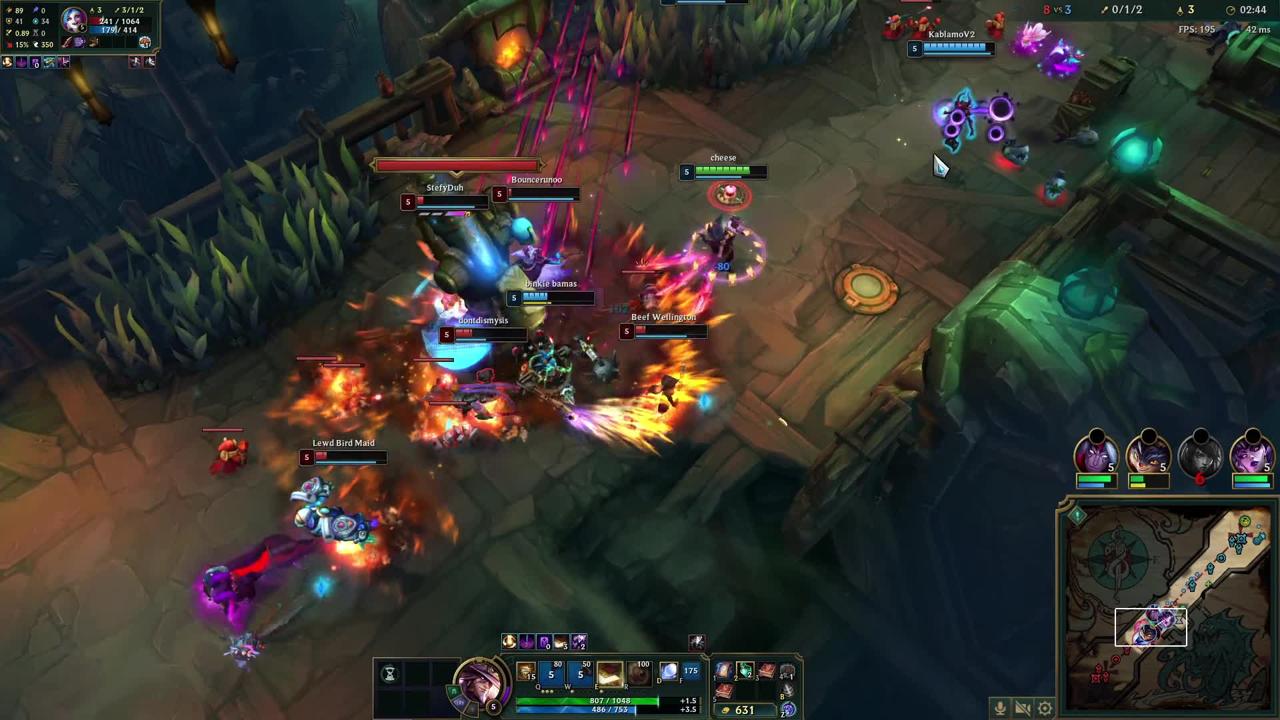The height and width of the screenshot is (720, 1280).
Task: Toggle the microphone button
Action: [x=999, y=708]
